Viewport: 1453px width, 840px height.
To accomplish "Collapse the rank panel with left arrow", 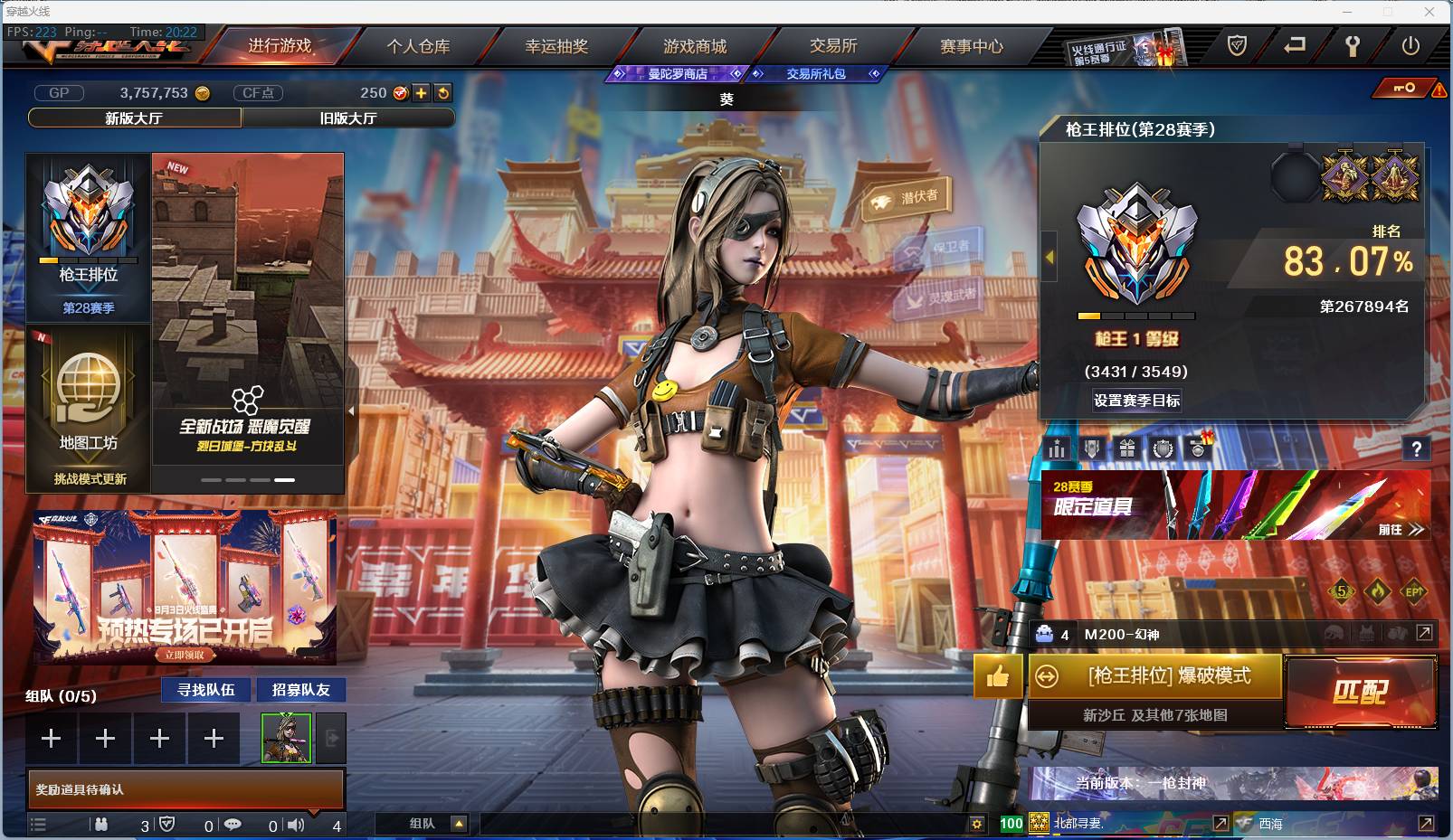I will click(1048, 257).
